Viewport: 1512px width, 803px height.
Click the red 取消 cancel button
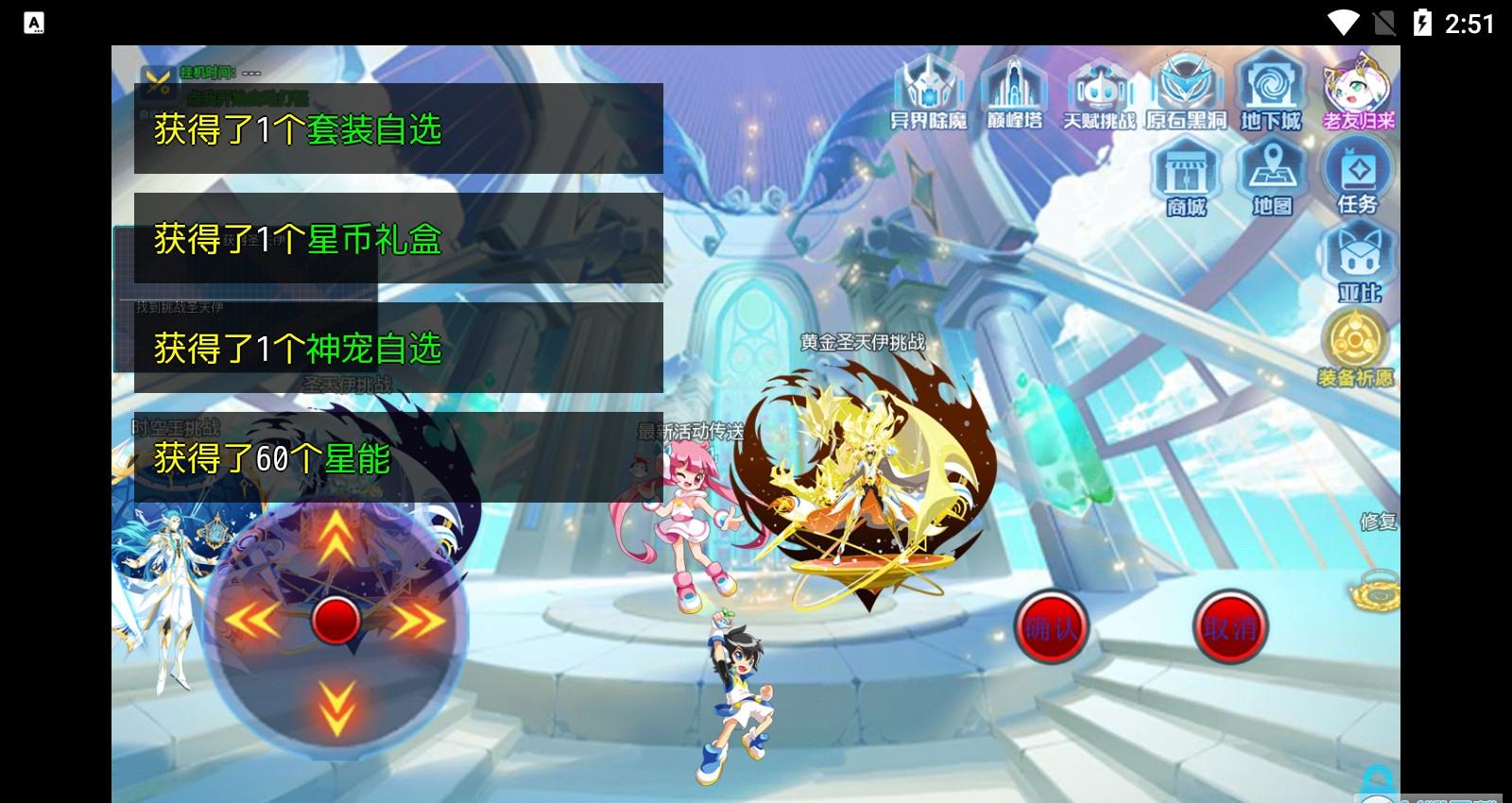(1229, 627)
